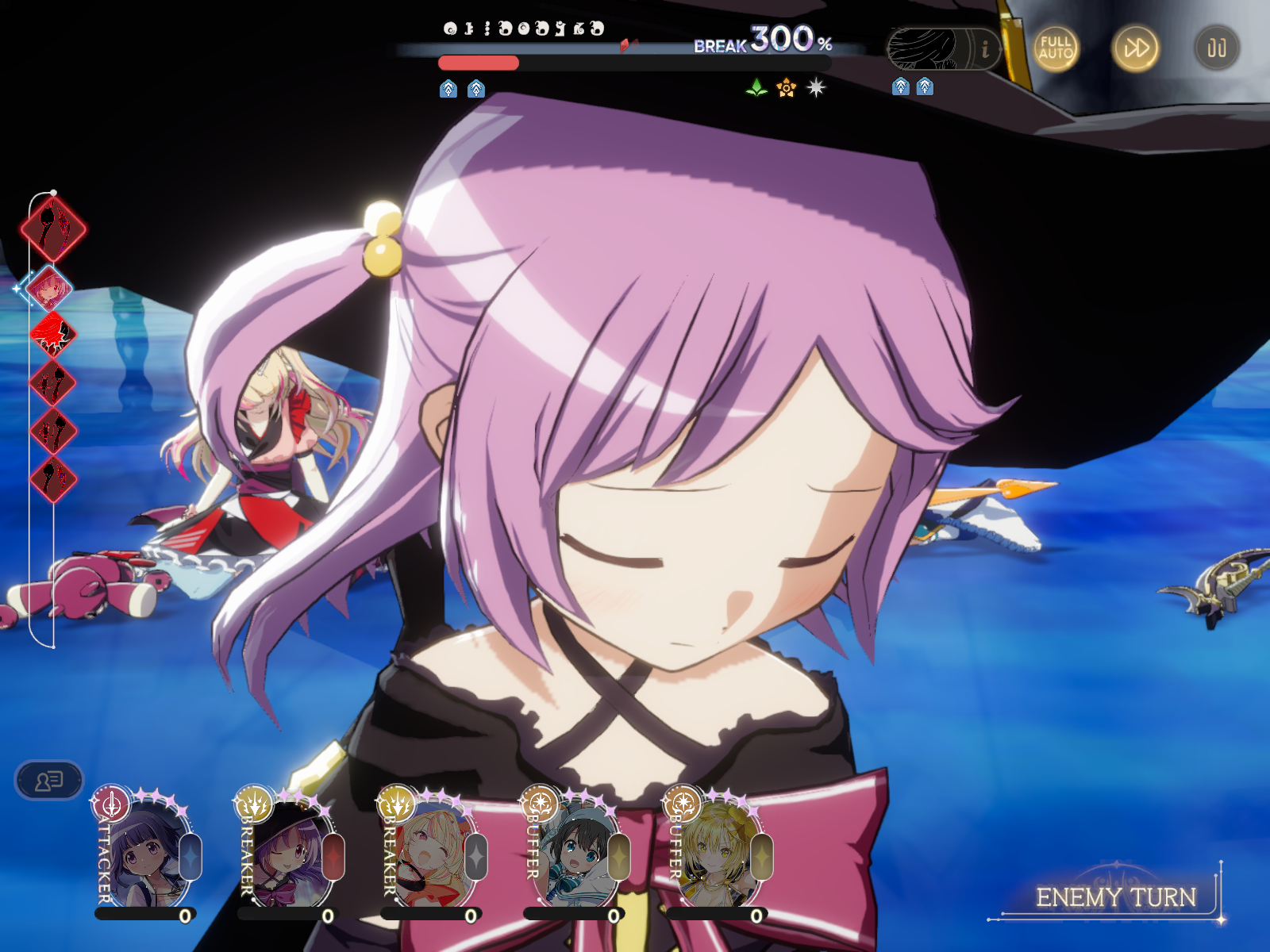Viewport: 1270px width, 952px height.
Task: Toggle the FULL AUTO battle mode
Action: click(x=1056, y=48)
